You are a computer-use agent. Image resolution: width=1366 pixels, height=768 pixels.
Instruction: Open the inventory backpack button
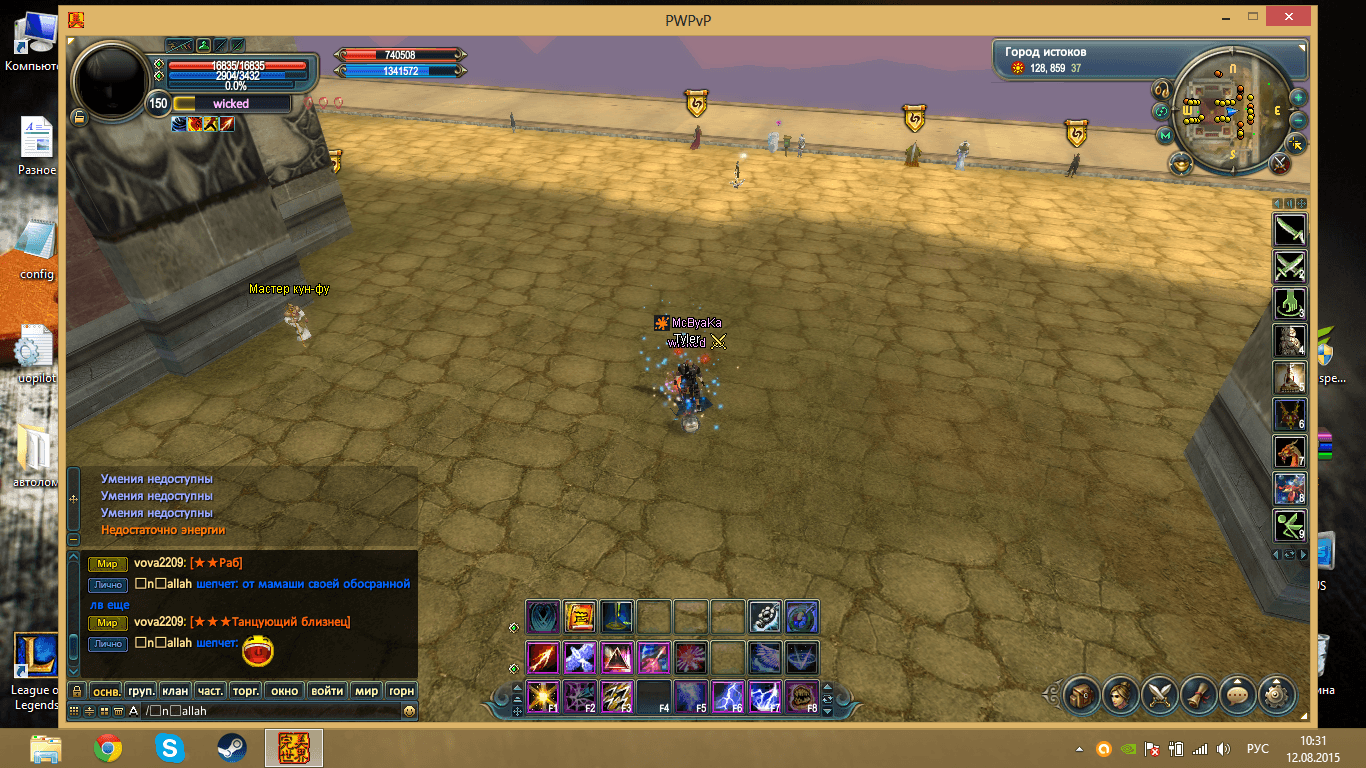(1081, 692)
